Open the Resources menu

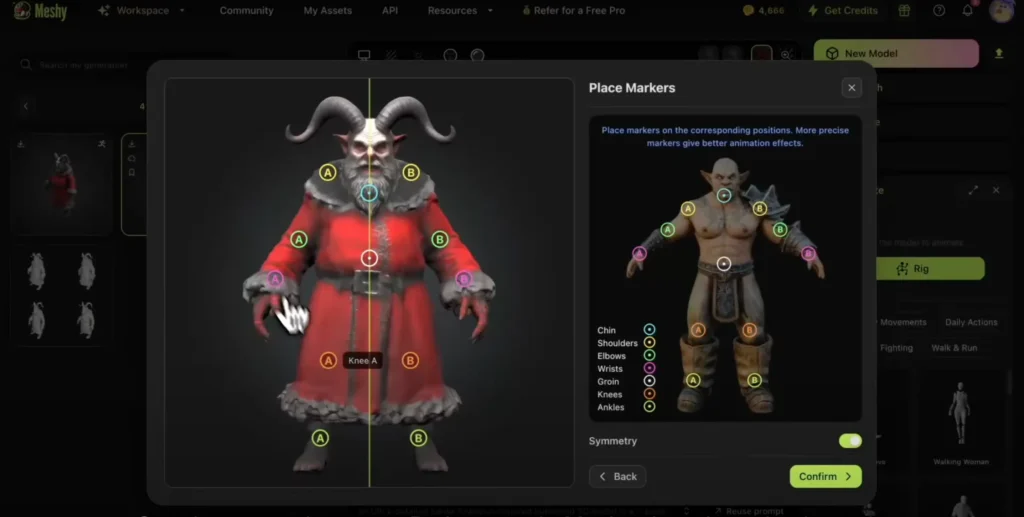click(x=457, y=11)
